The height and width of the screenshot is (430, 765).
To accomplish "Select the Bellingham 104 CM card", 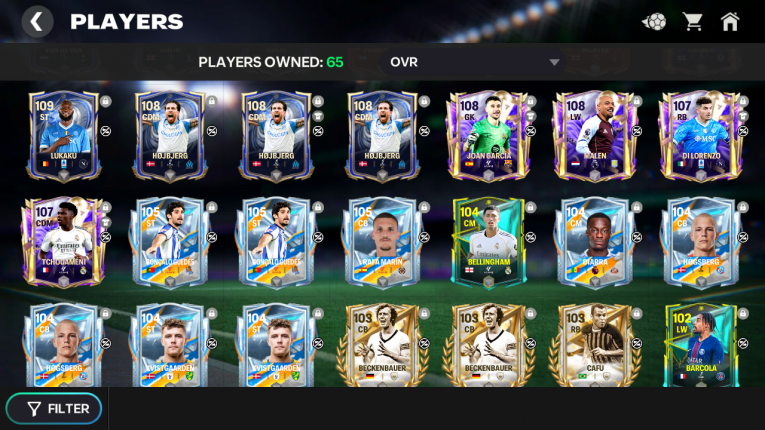I will click(488, 241).
